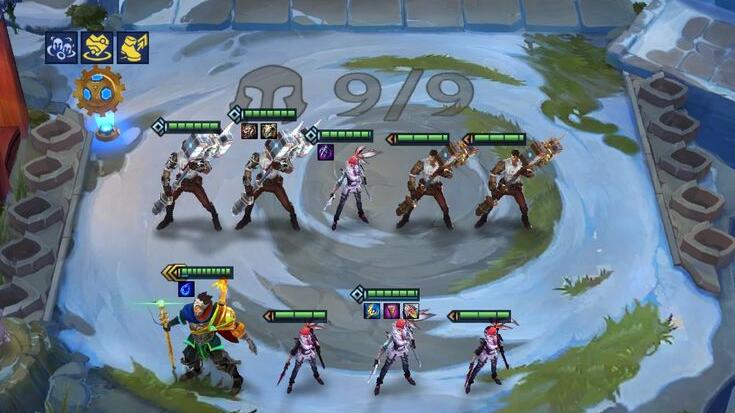This screenshot has width=735, height=413.
Task: Select the champion holding the golden staff
Action: click(x=207, y=335)
